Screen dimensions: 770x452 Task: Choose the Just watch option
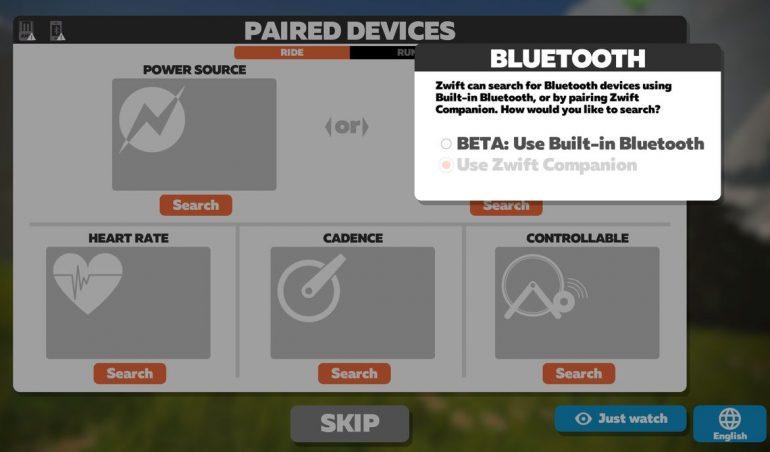pos(621,418)
